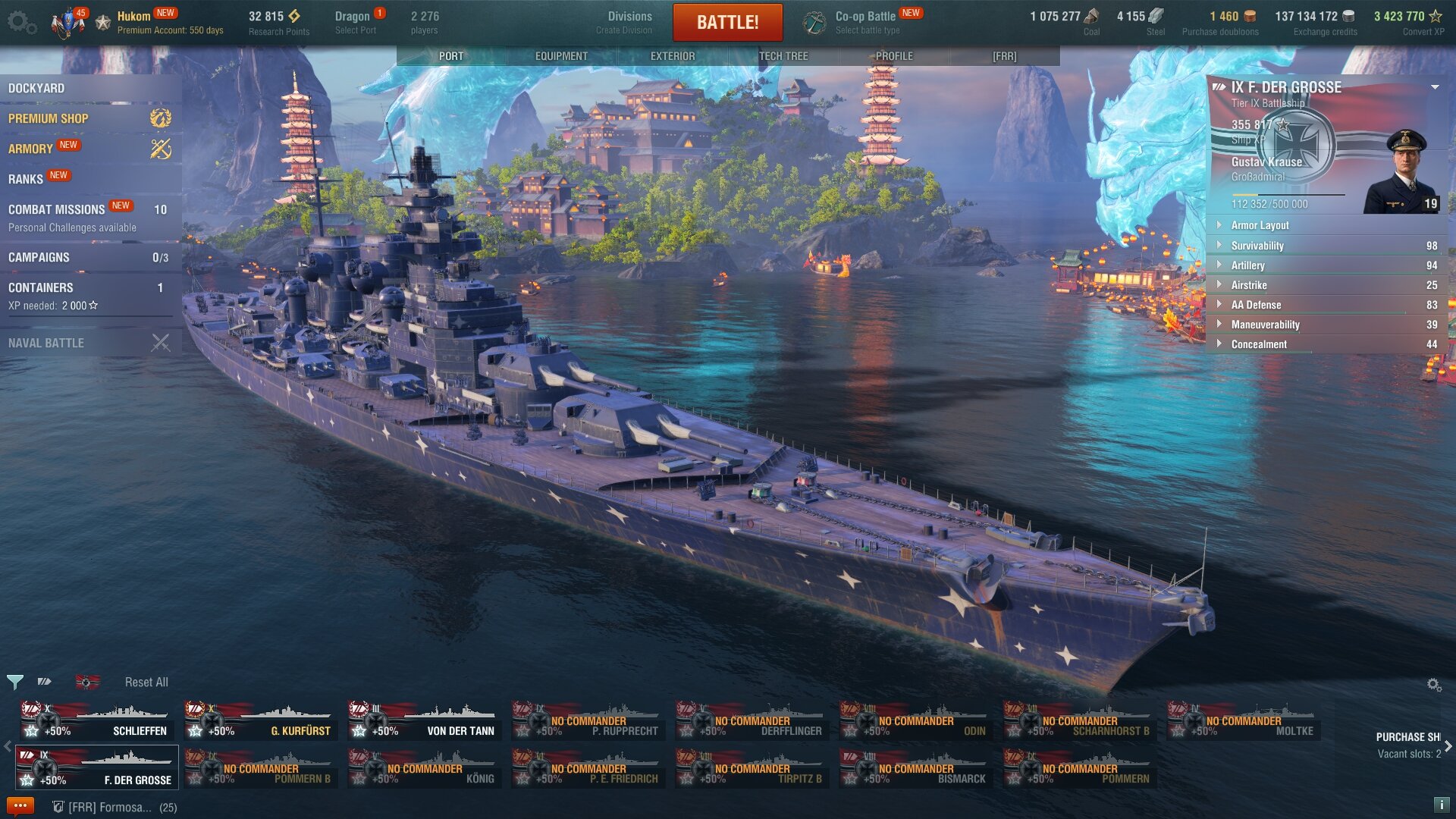
Task: Expand the Survivability stat row
Action: (x=1257, y=246)
